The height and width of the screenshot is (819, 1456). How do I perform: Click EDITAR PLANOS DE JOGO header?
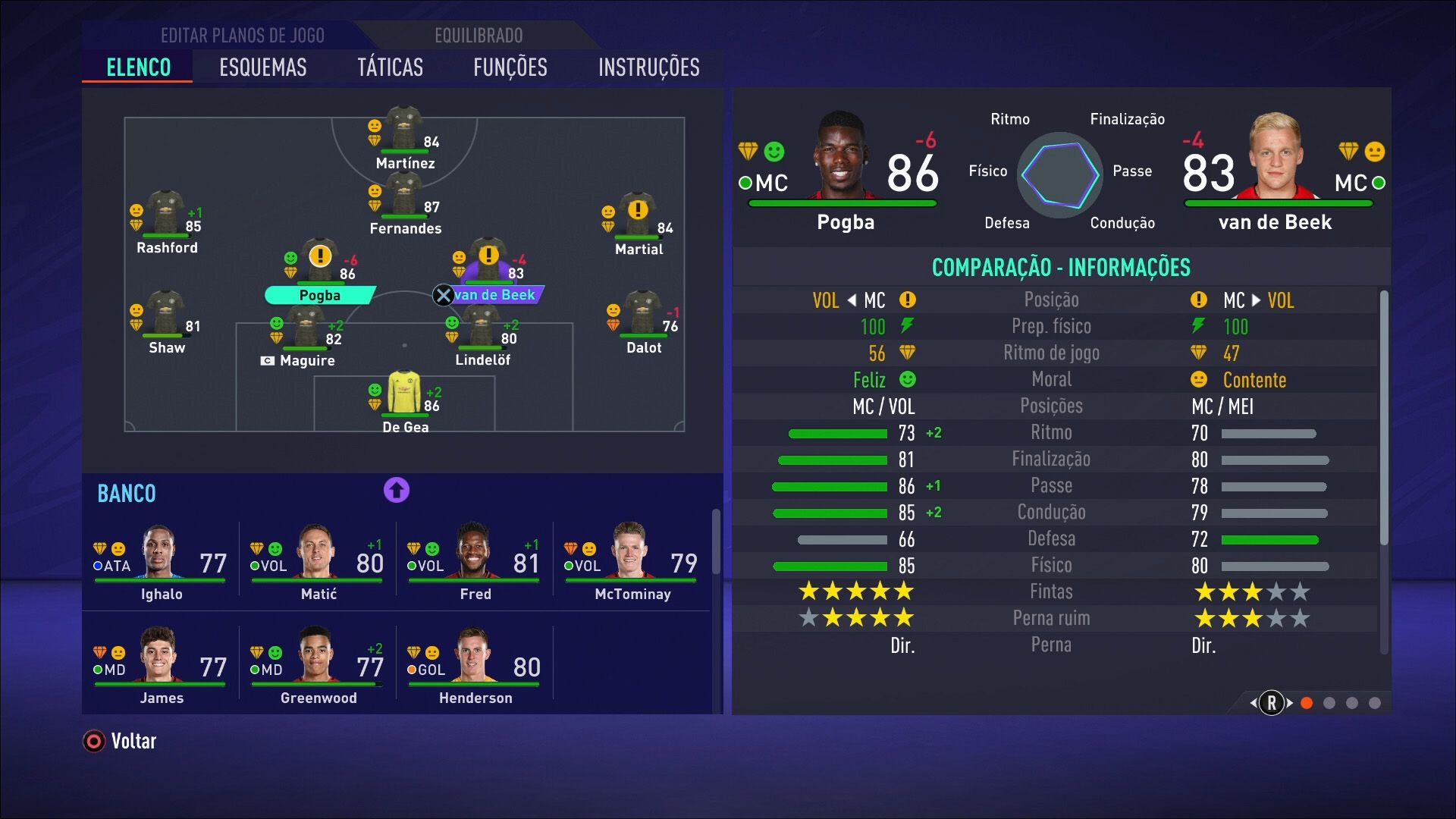click(x=242, y=35)
